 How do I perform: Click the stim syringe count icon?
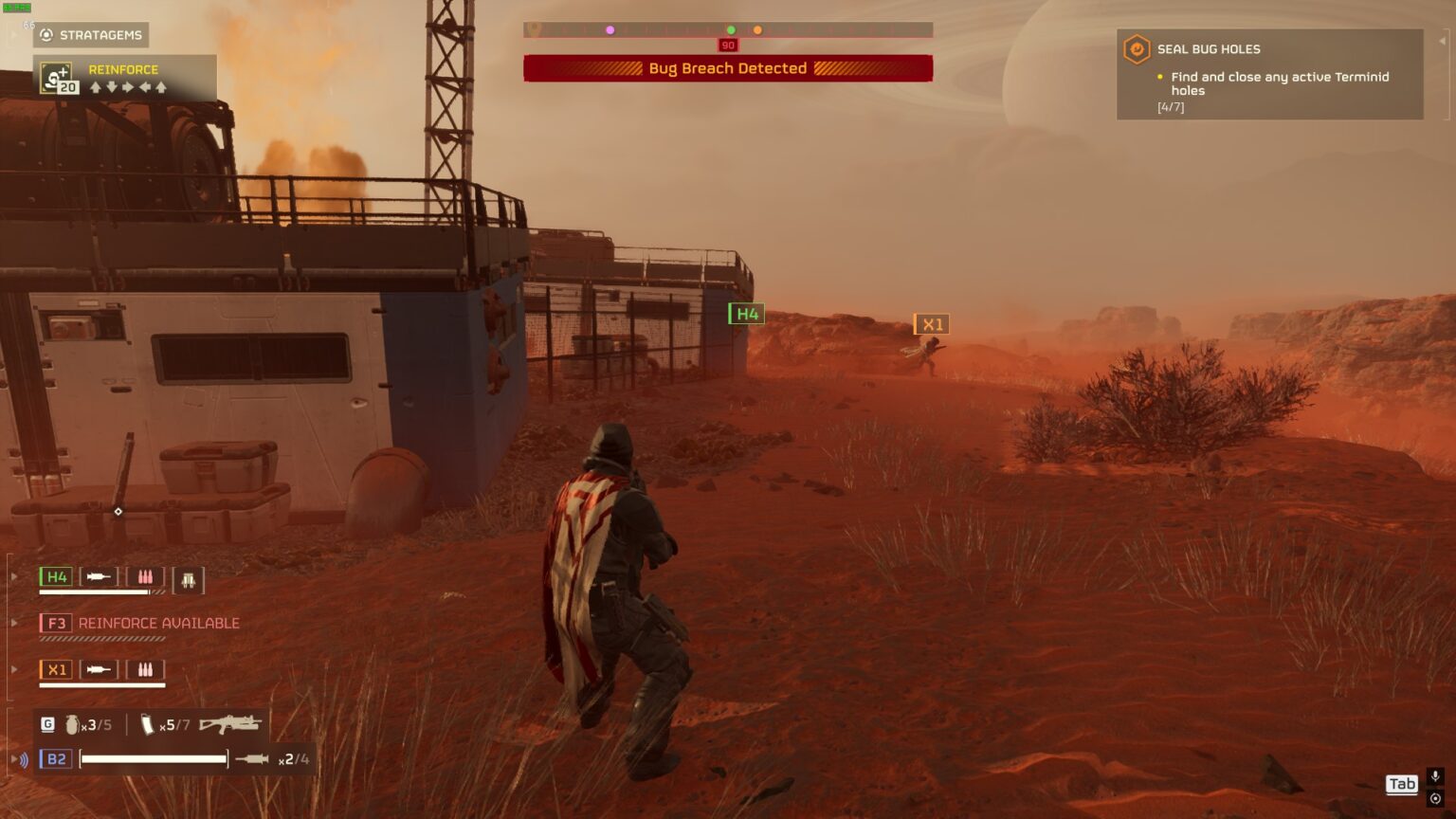[148, 725]
